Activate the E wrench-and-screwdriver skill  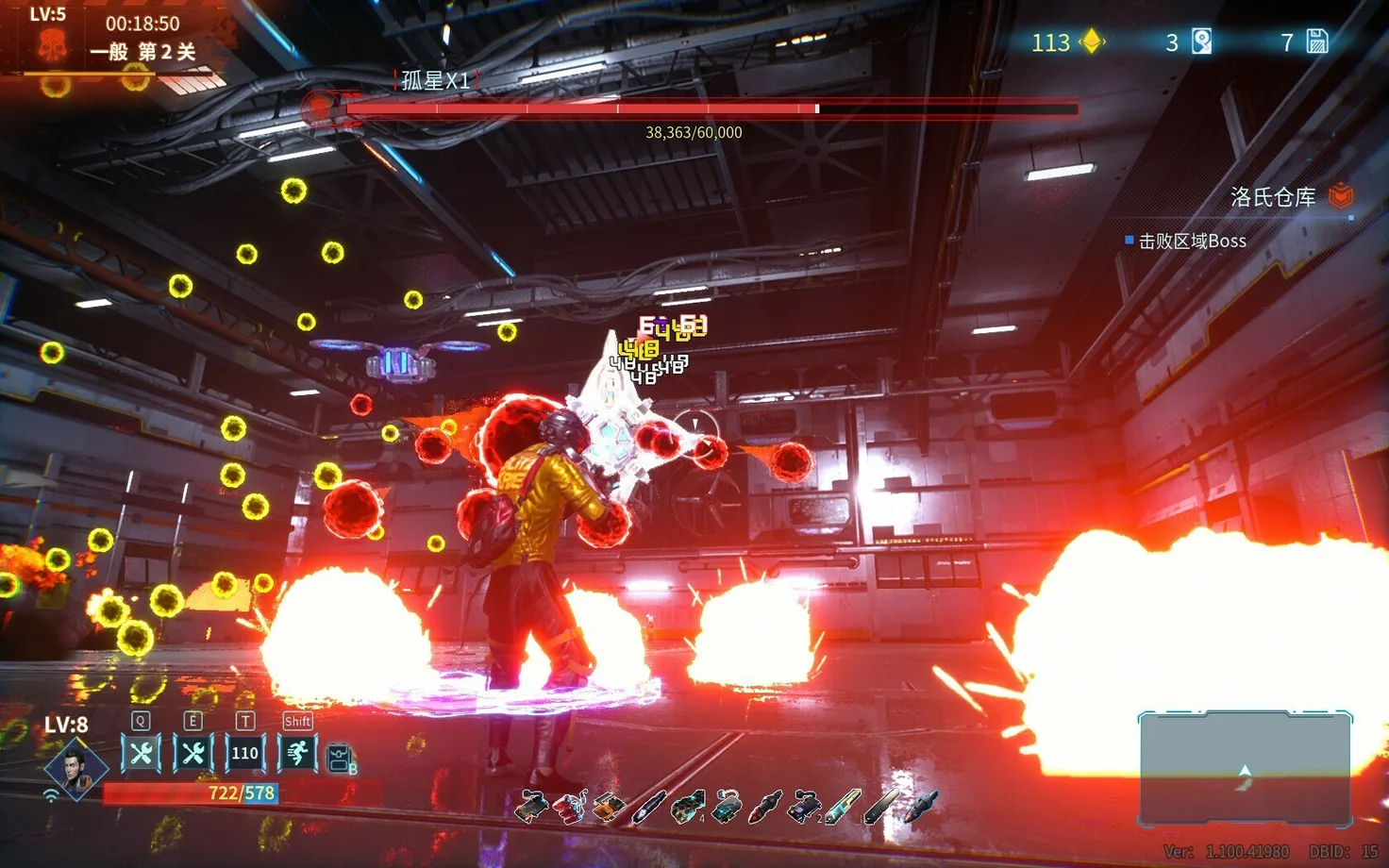click(x=192, y=753)
